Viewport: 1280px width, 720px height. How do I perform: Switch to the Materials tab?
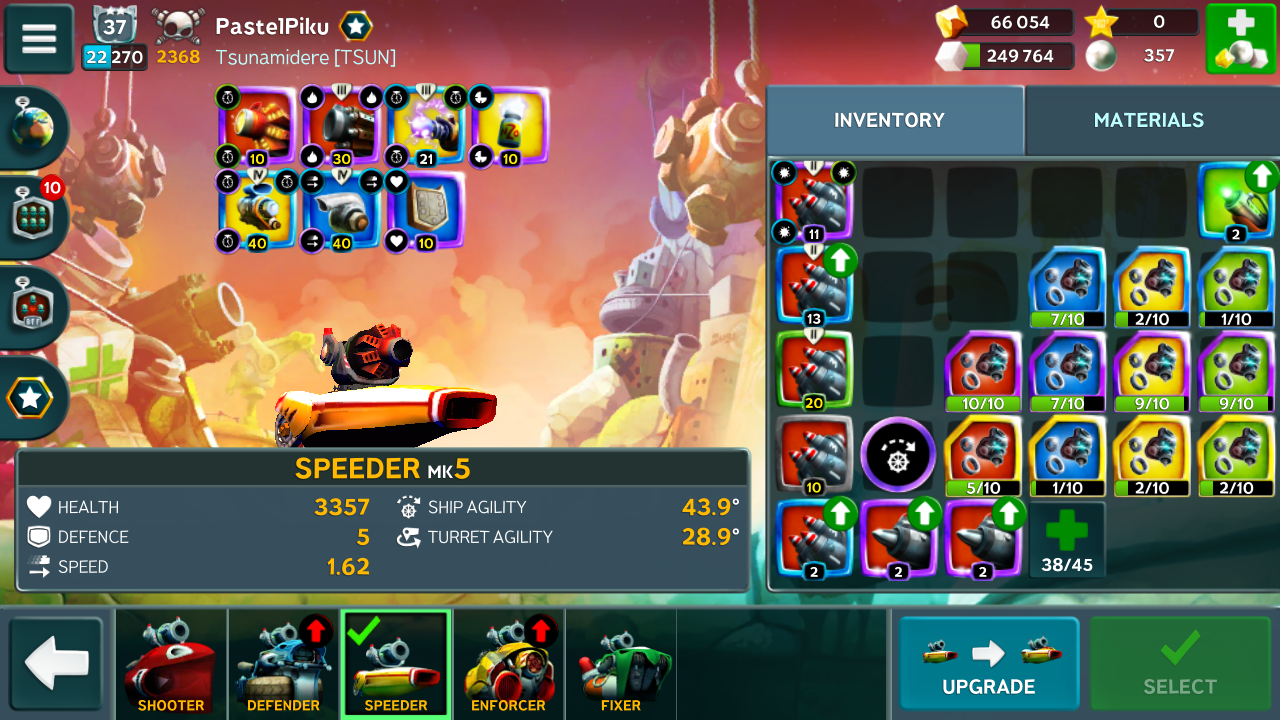click(x=1148, y=120)
